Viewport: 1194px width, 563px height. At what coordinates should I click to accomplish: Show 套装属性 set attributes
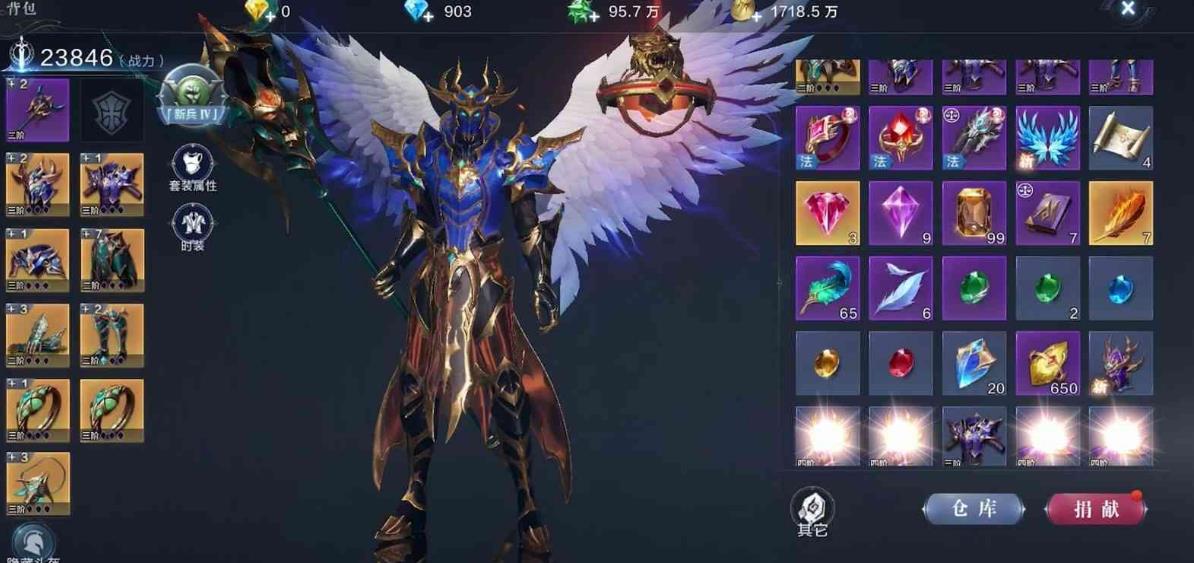[193, 167]
